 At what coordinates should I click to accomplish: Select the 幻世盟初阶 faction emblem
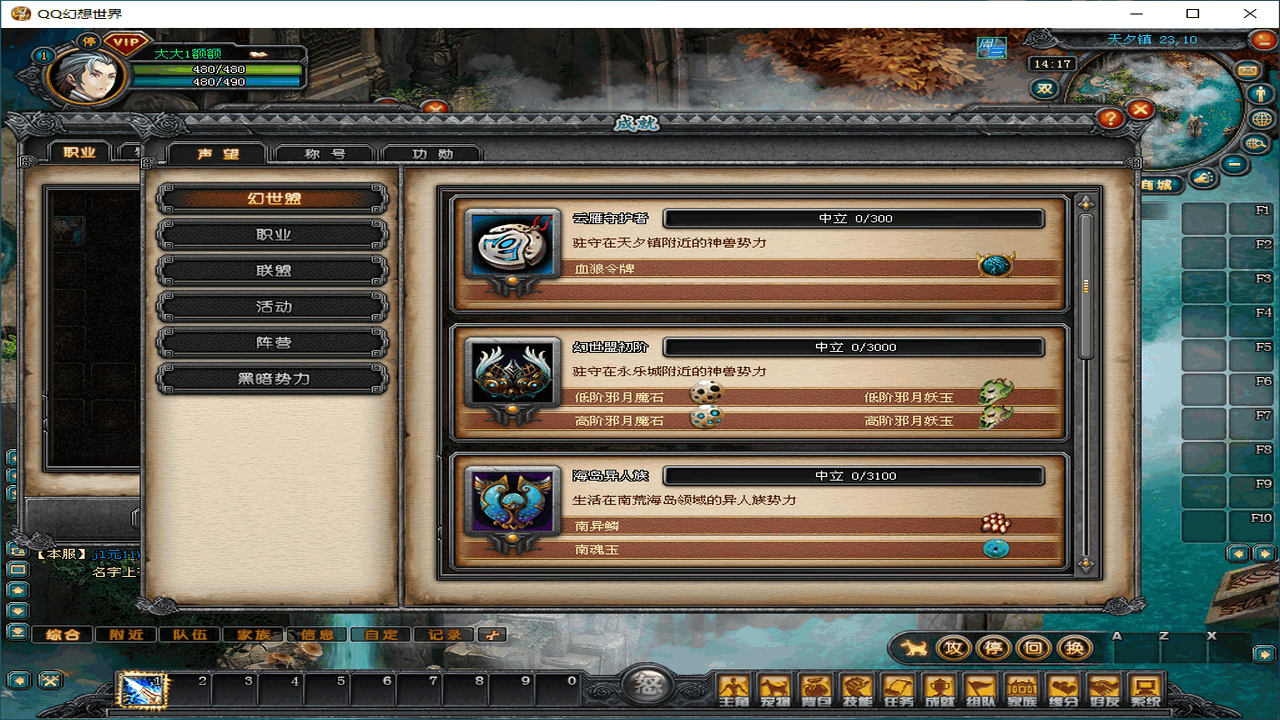514,373
